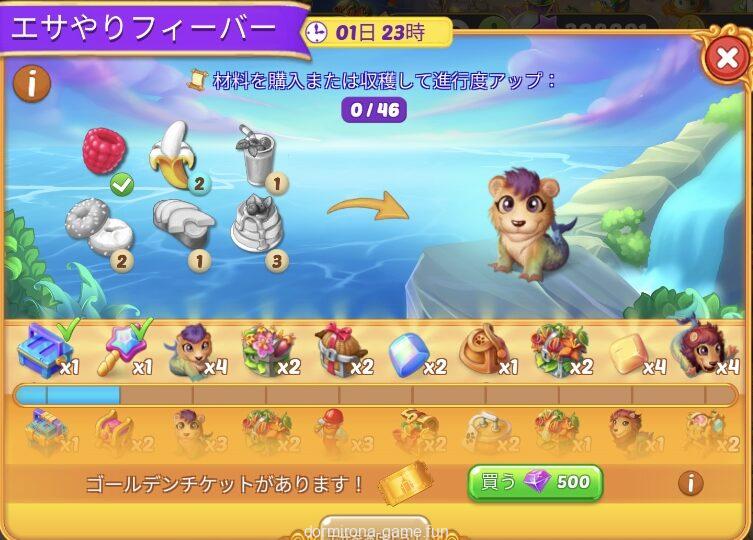Viewport: 753px width, 540px height.
Task: Close the feeding fever event window
Action: click(x=726, y=60)
